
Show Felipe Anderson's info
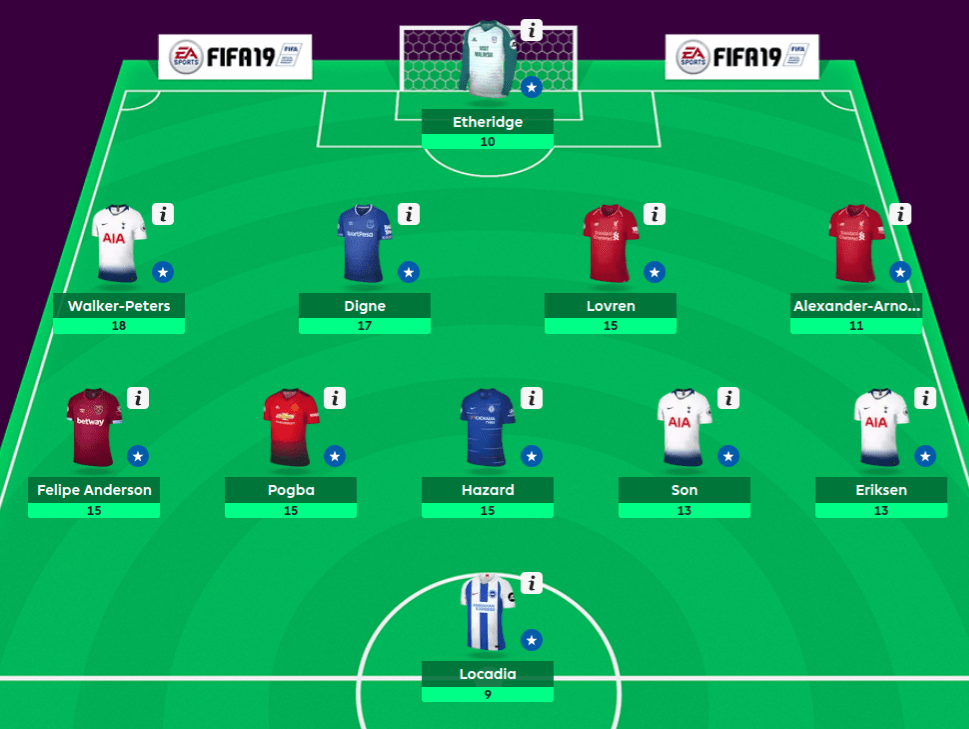(138, 398)
